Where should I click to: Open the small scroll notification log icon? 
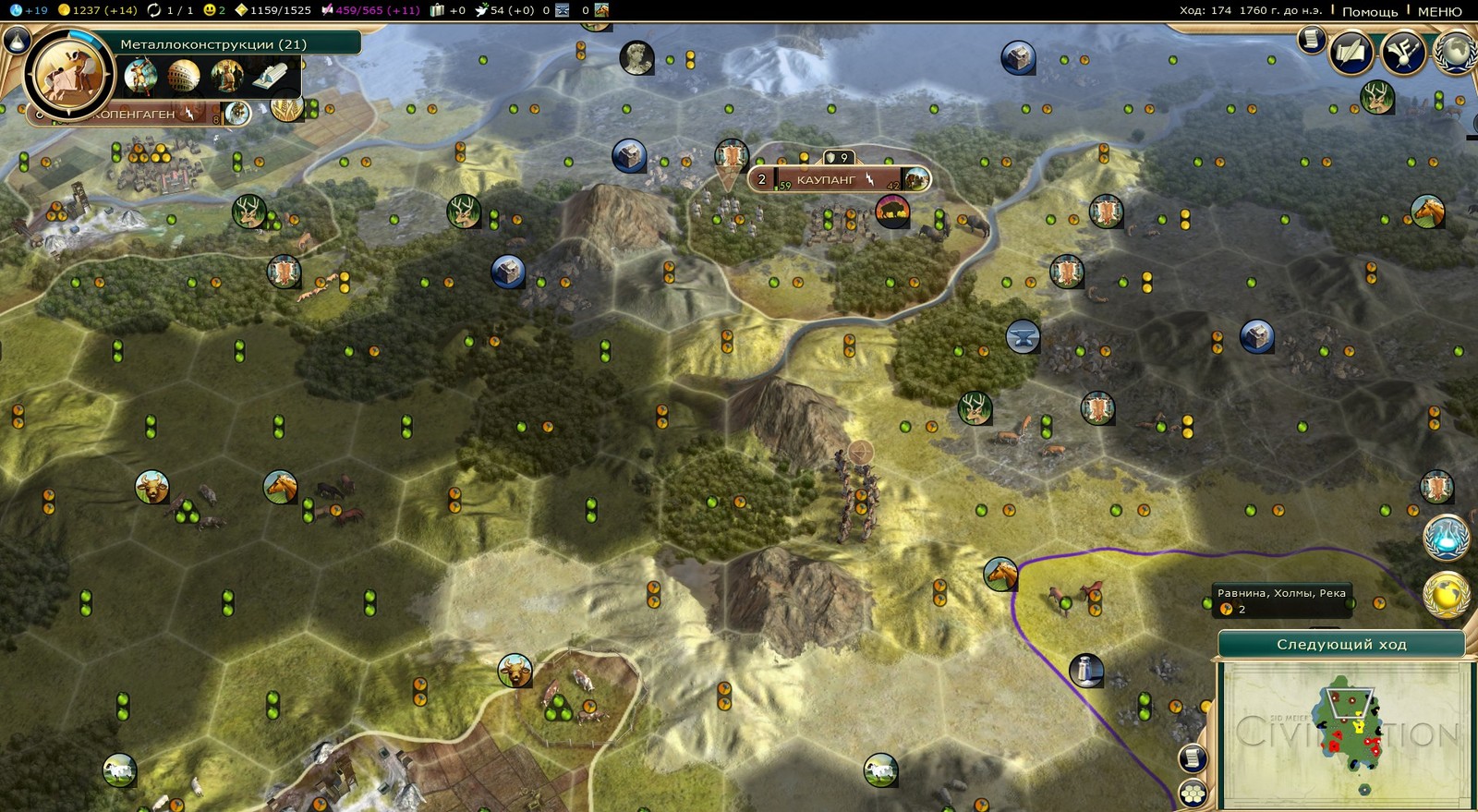[1310, 39]
